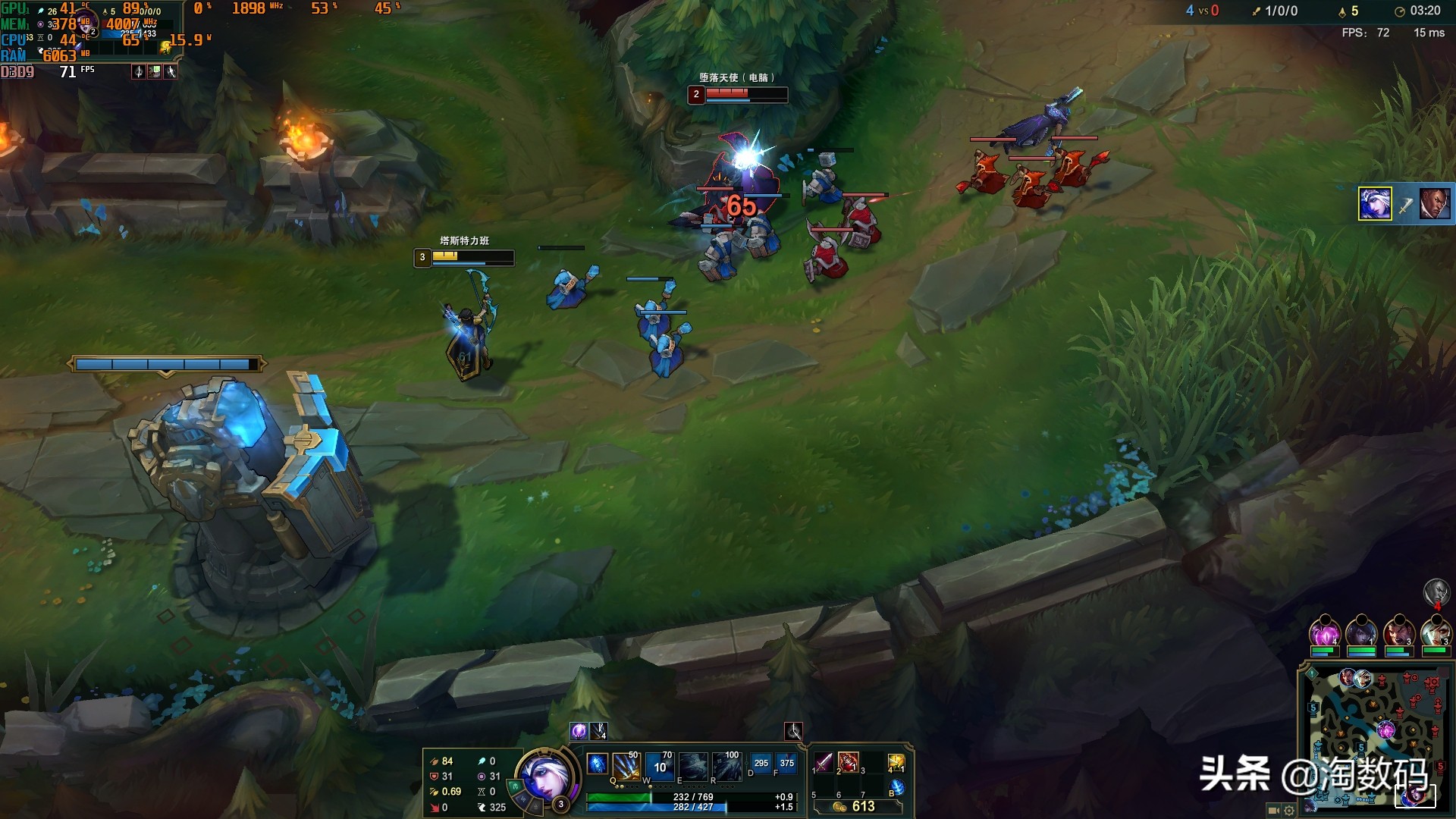Click the purple orb buff icon
The image size is (1456, 819).
(x=579, y=731)
